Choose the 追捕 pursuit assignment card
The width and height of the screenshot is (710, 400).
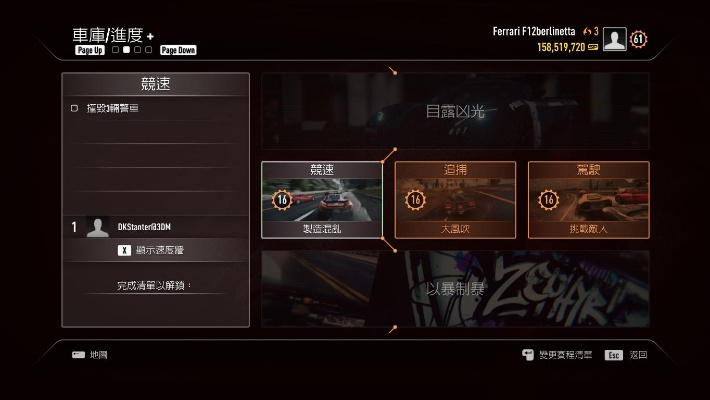[x=455, y=199]
